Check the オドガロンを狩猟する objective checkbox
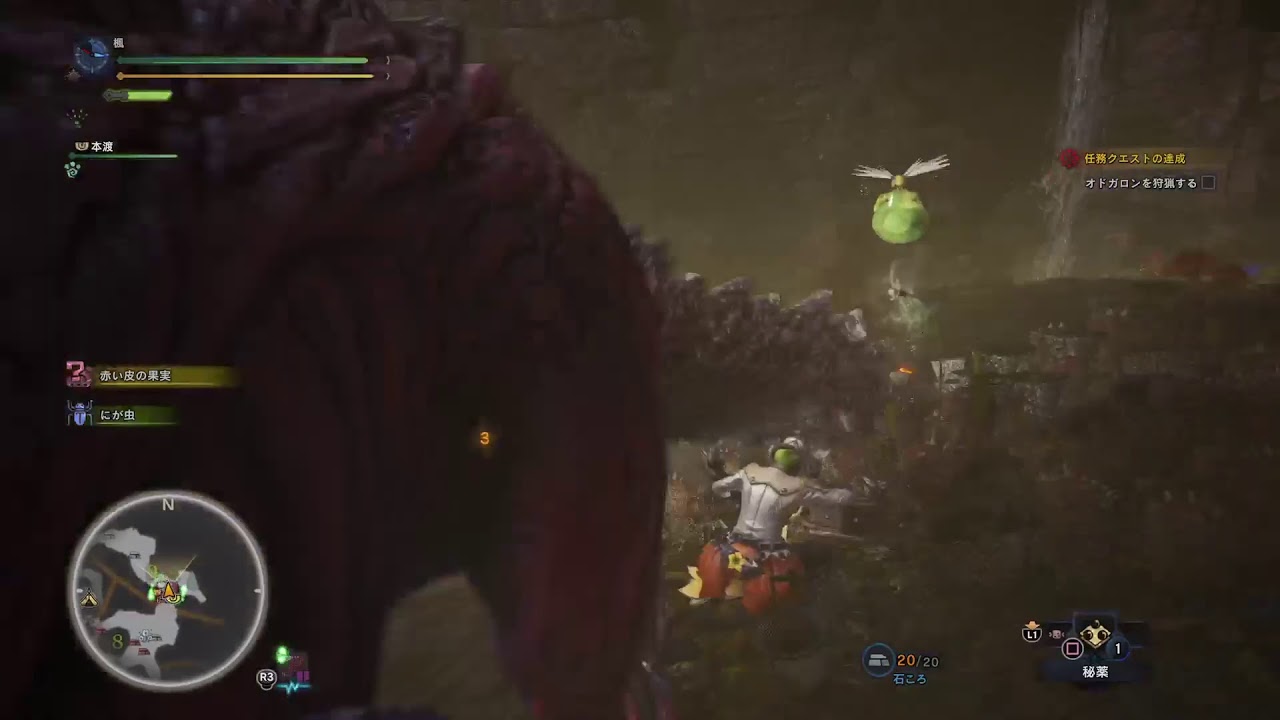This screenshot has height=720, width=1280. coord(1208,182)
